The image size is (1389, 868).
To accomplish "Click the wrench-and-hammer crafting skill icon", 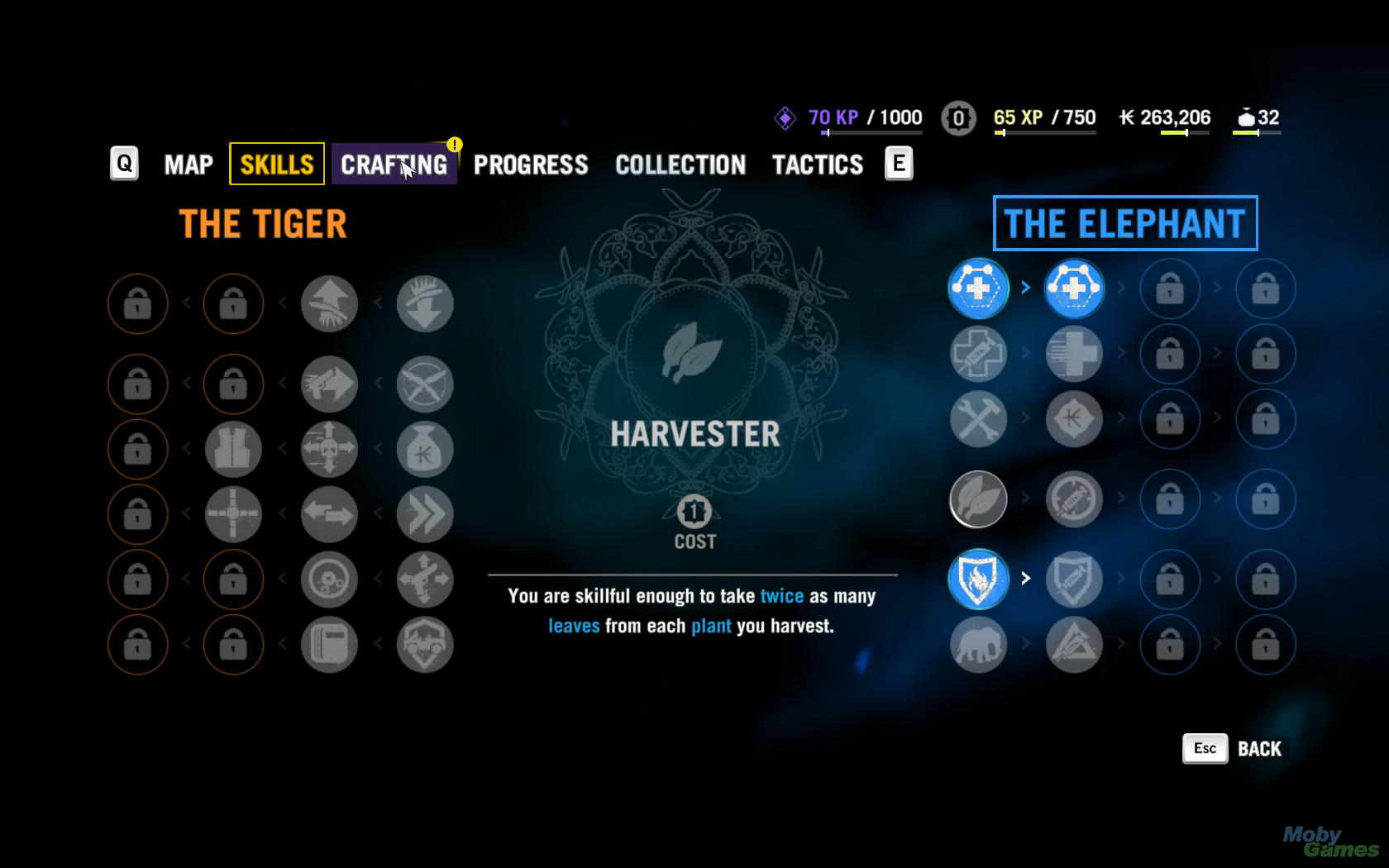I will (x=978, y=419).
